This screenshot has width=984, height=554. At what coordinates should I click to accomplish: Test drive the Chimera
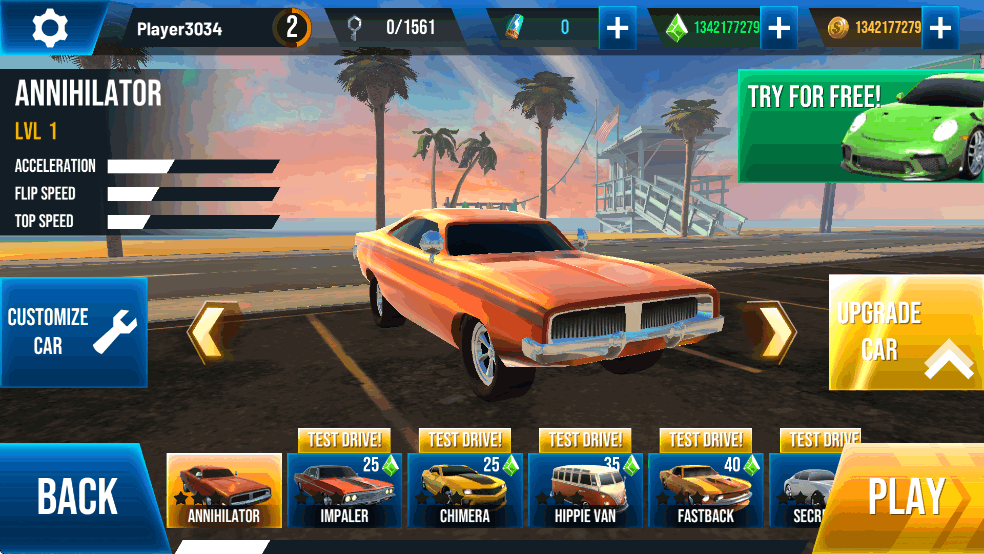click(x=465, y=440)
